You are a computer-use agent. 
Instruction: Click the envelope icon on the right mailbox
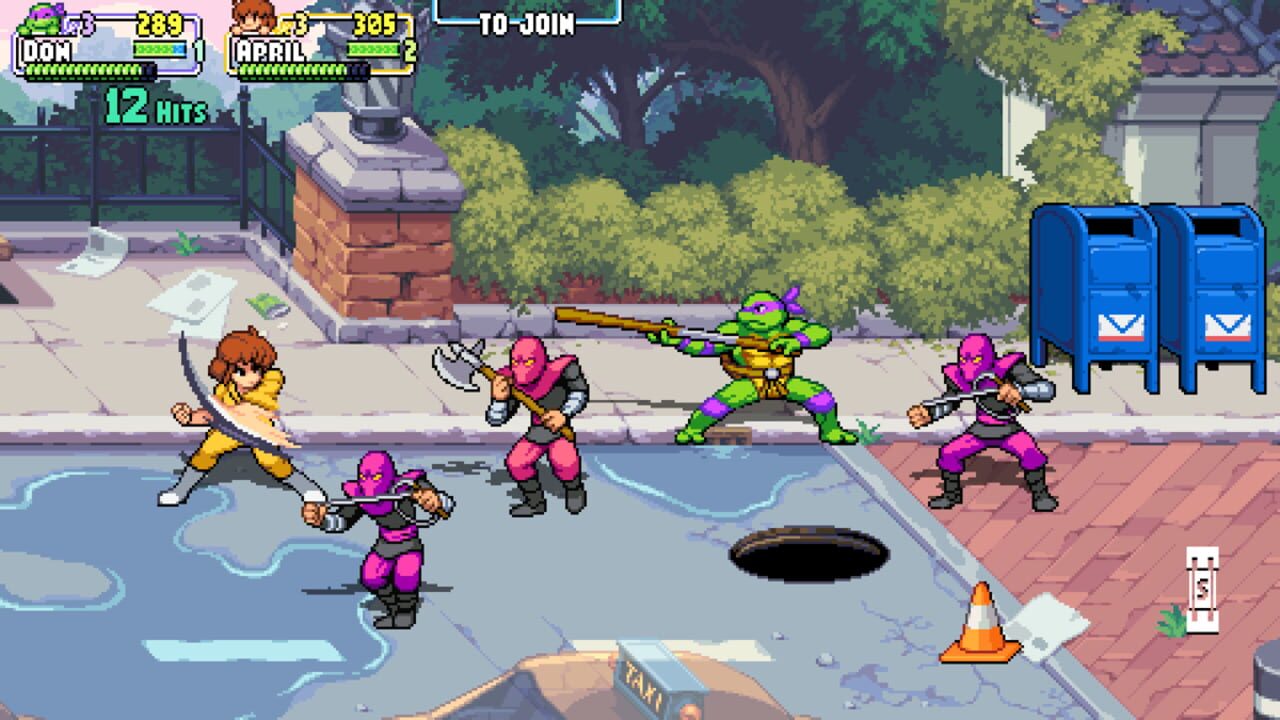click(1228, 325)
